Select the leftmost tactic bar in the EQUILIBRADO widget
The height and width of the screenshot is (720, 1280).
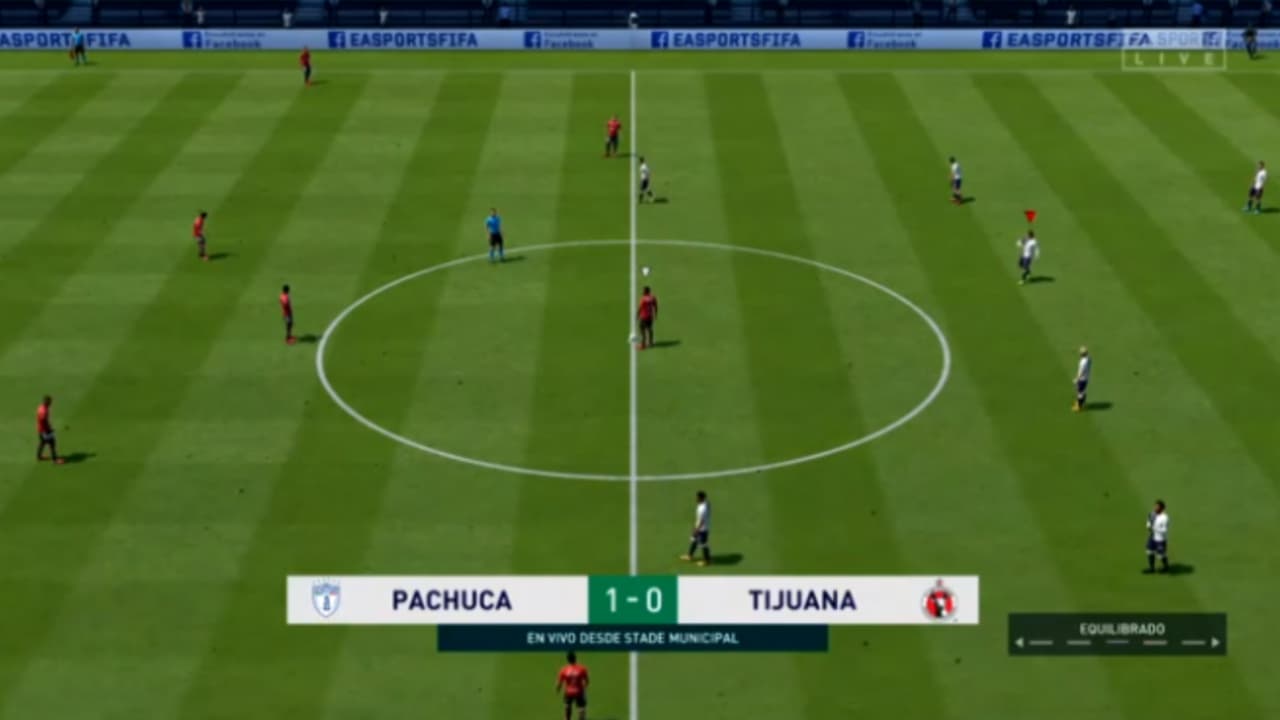click(x=1040, y=642)
